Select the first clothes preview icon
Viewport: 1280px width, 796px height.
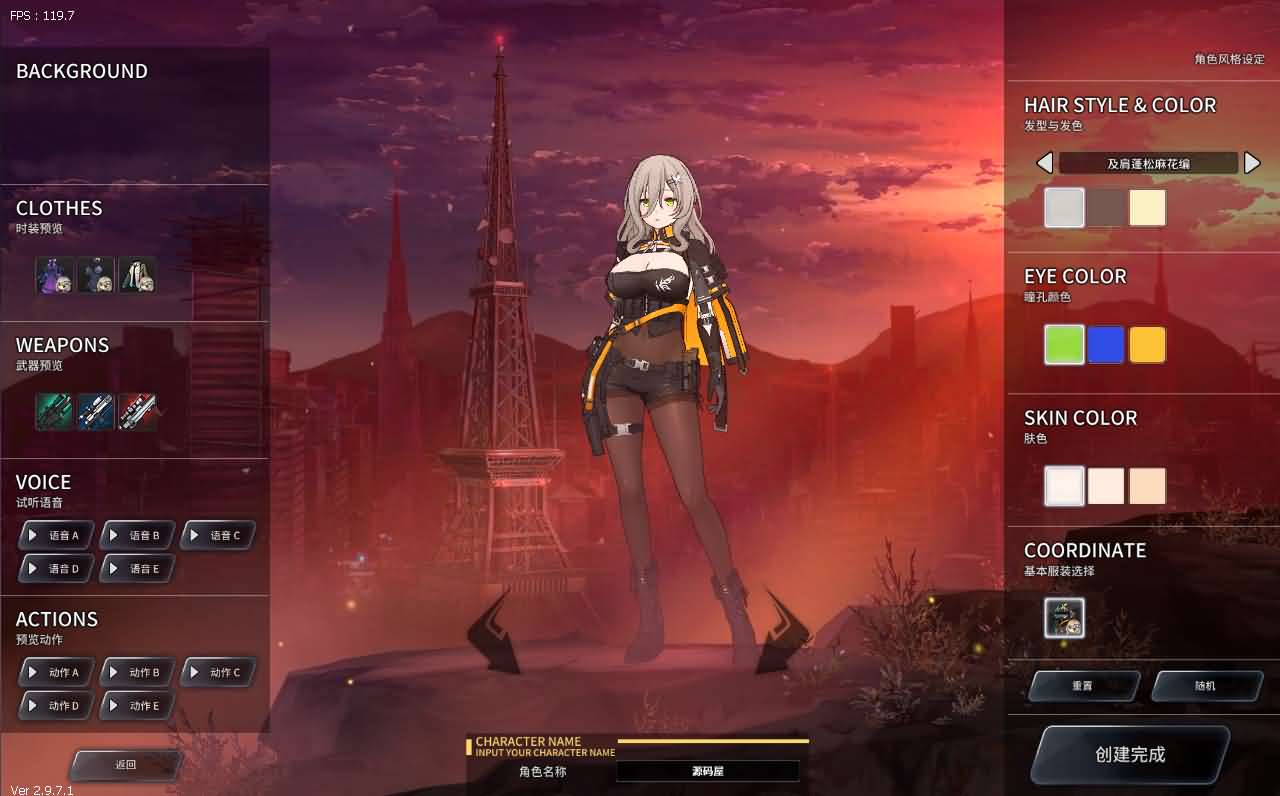pos(54,275)
